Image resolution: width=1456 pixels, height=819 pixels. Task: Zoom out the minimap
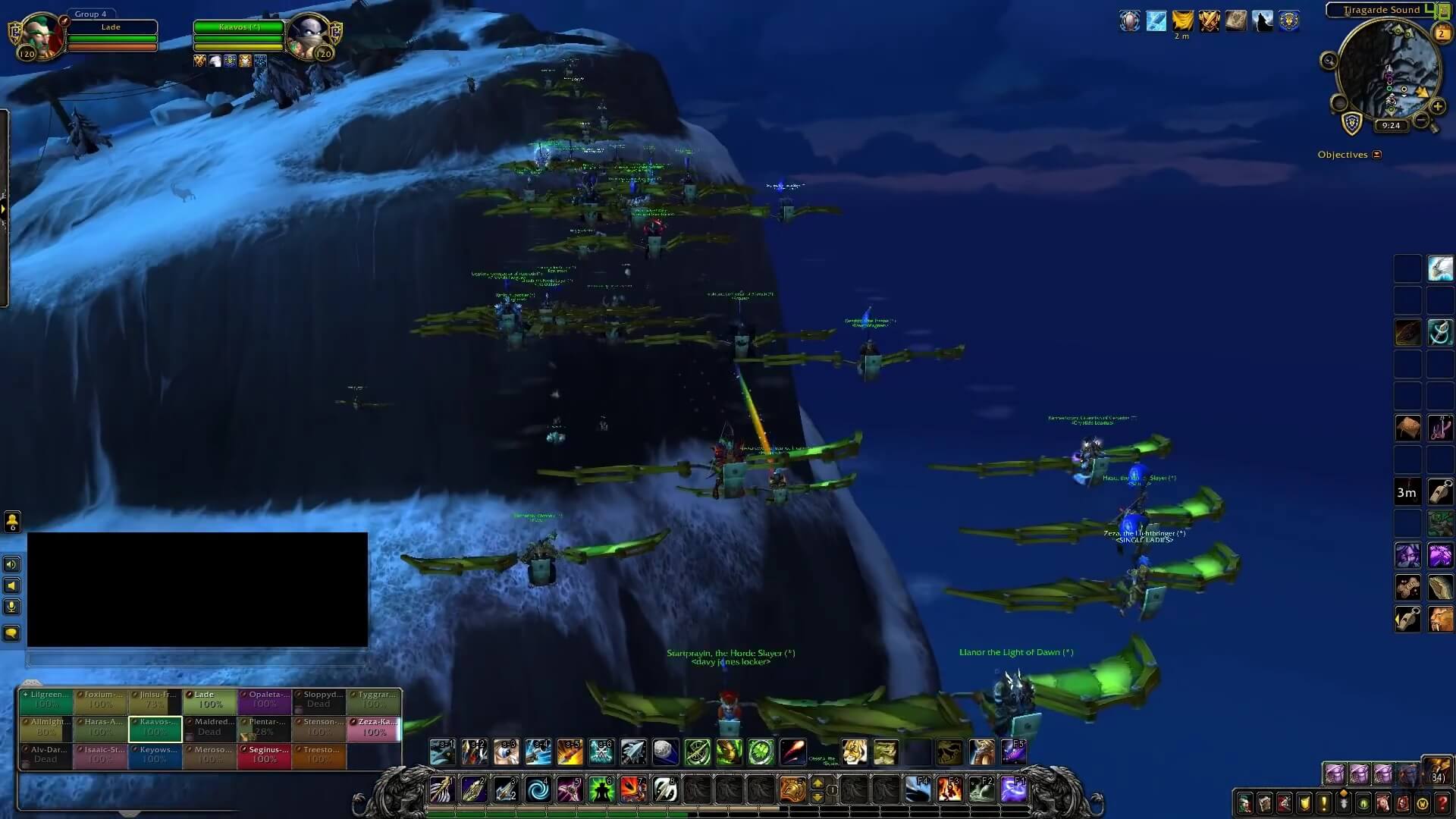point(1421,121)
